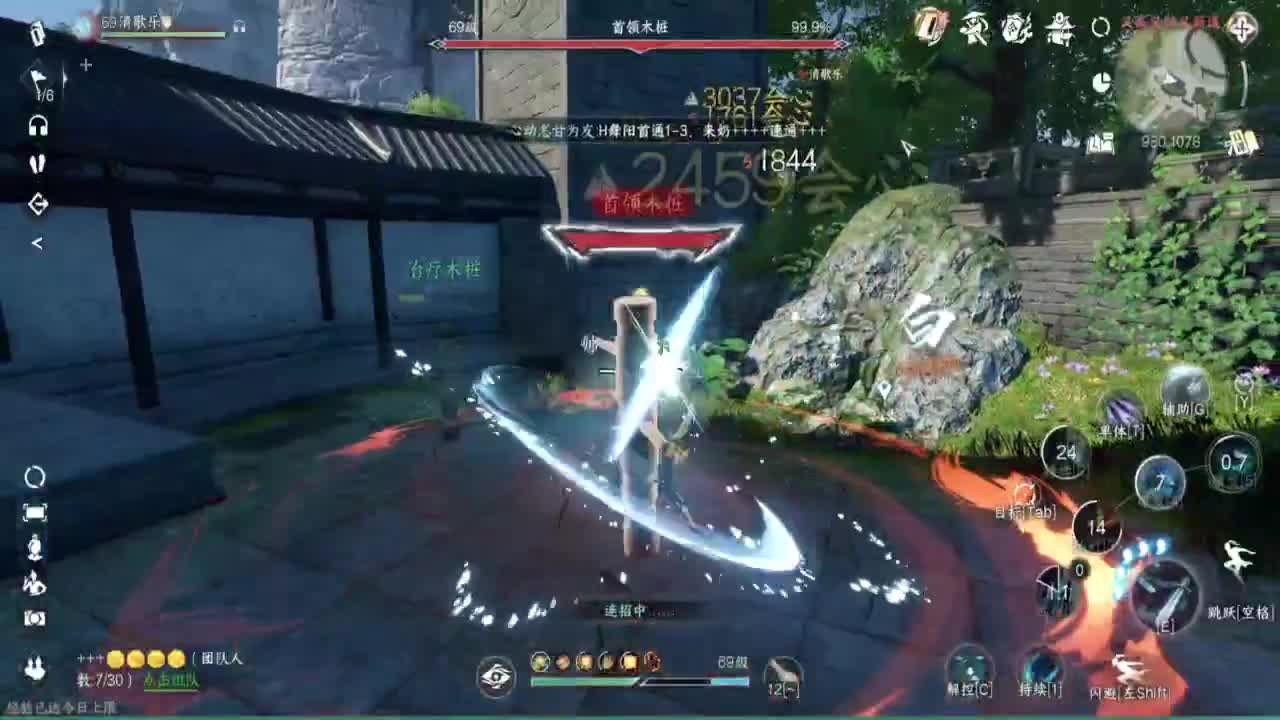
Task: Click the jump button 跳跃[空格]
Action: [1236, 557]
